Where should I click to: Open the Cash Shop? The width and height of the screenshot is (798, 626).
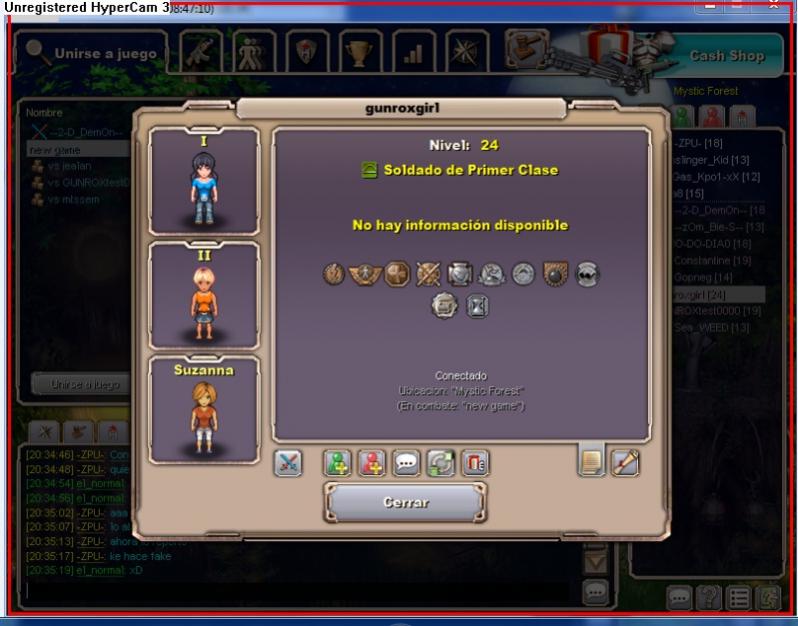[x=726, y=56]
